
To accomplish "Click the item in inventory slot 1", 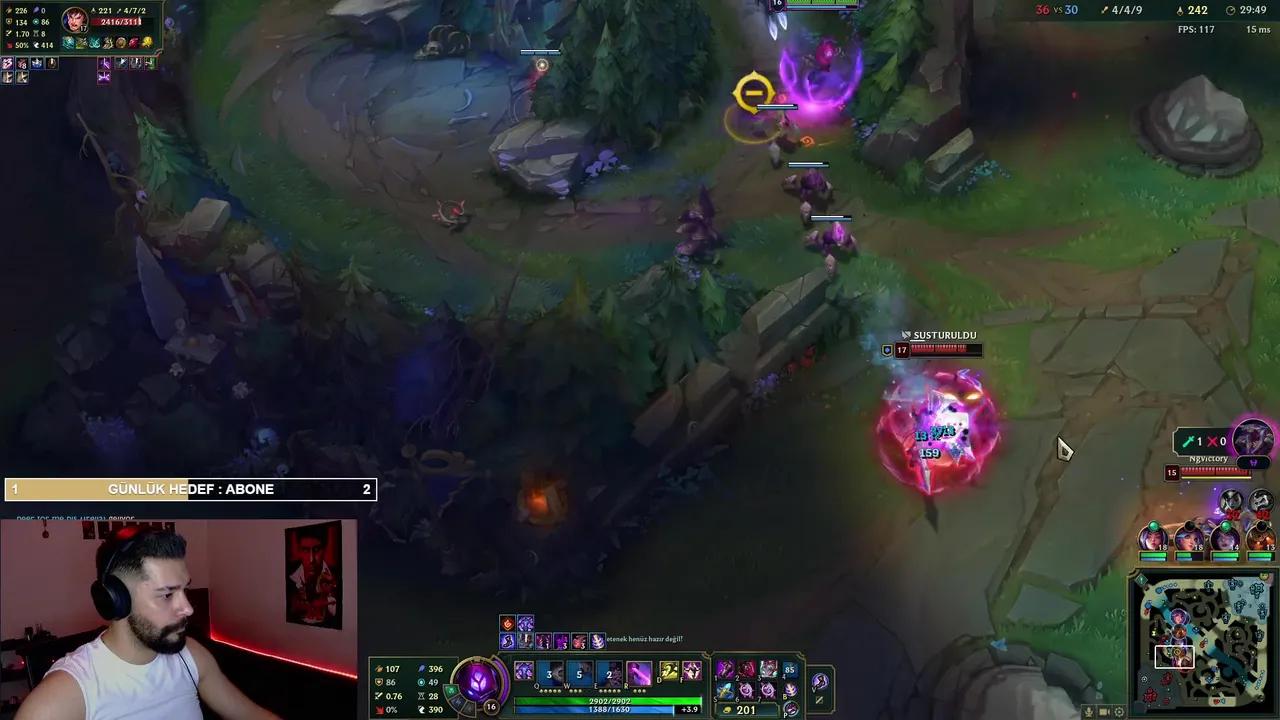I will tap(727, 669).
